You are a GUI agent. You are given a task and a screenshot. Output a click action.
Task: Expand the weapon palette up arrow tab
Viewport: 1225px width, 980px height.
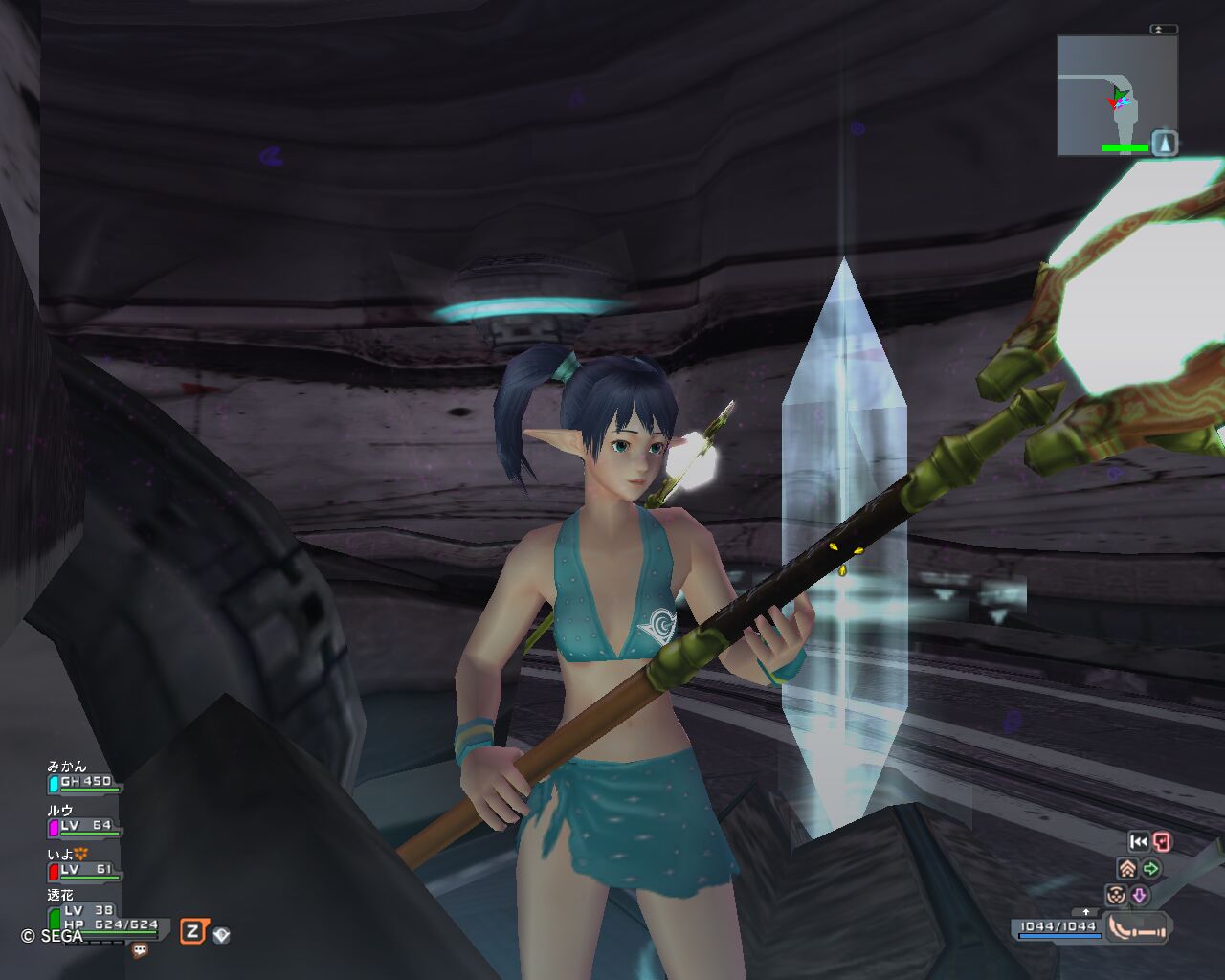1084,912
